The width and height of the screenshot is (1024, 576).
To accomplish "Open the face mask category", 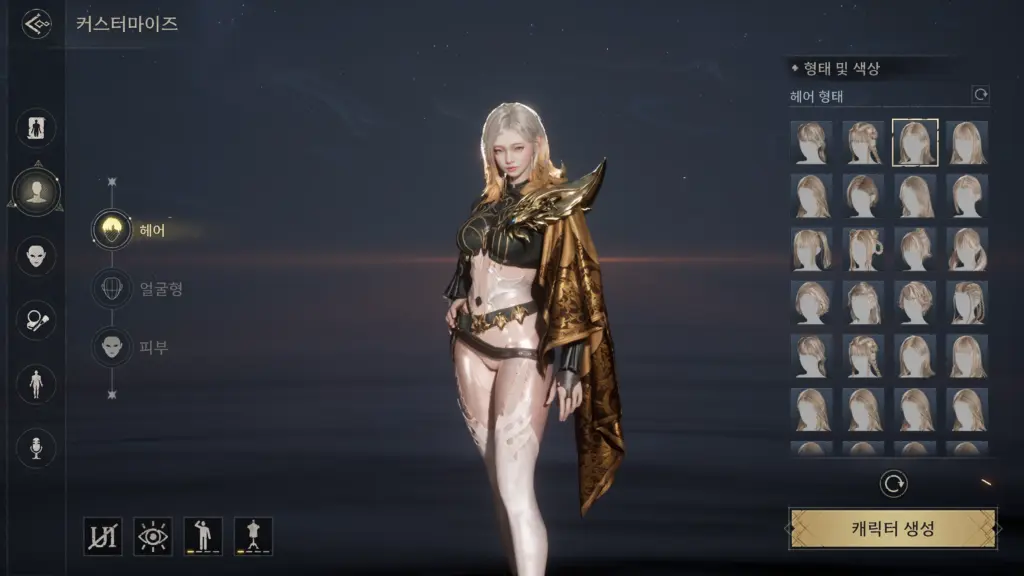I will pyautogui.click(x=37, y=254).
